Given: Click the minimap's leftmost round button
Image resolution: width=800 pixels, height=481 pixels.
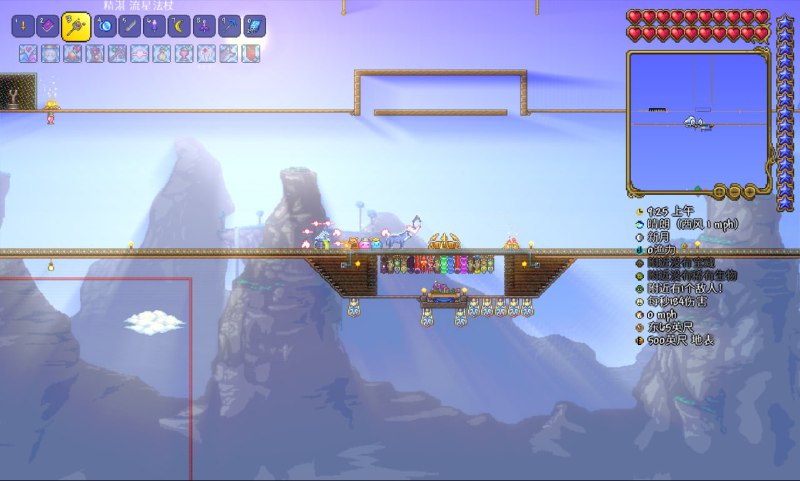Looking at the screenshot, I should [717, 191].
